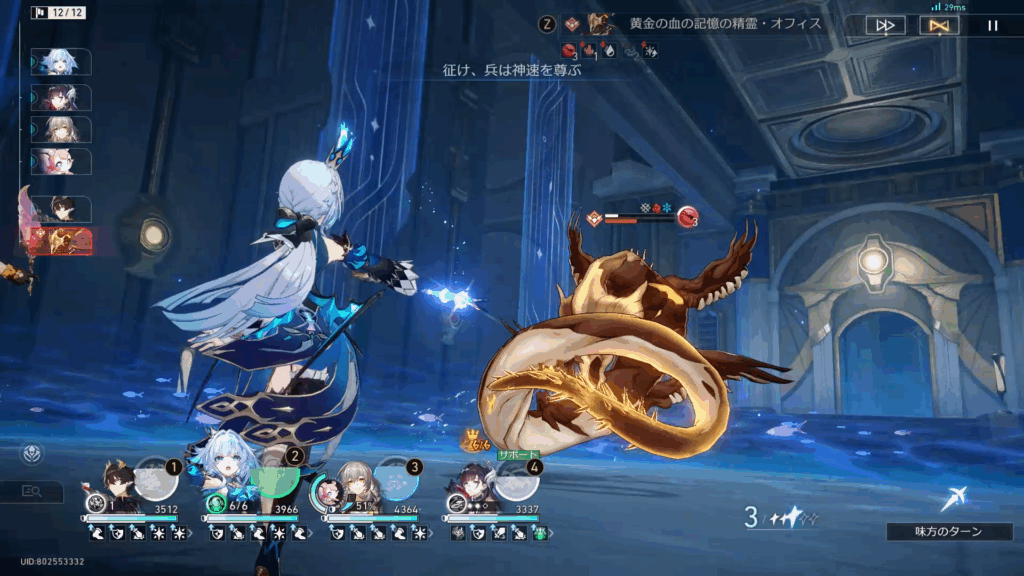Toggle the auto-battle button
The image size is (1024, 576).
(938, 25)
